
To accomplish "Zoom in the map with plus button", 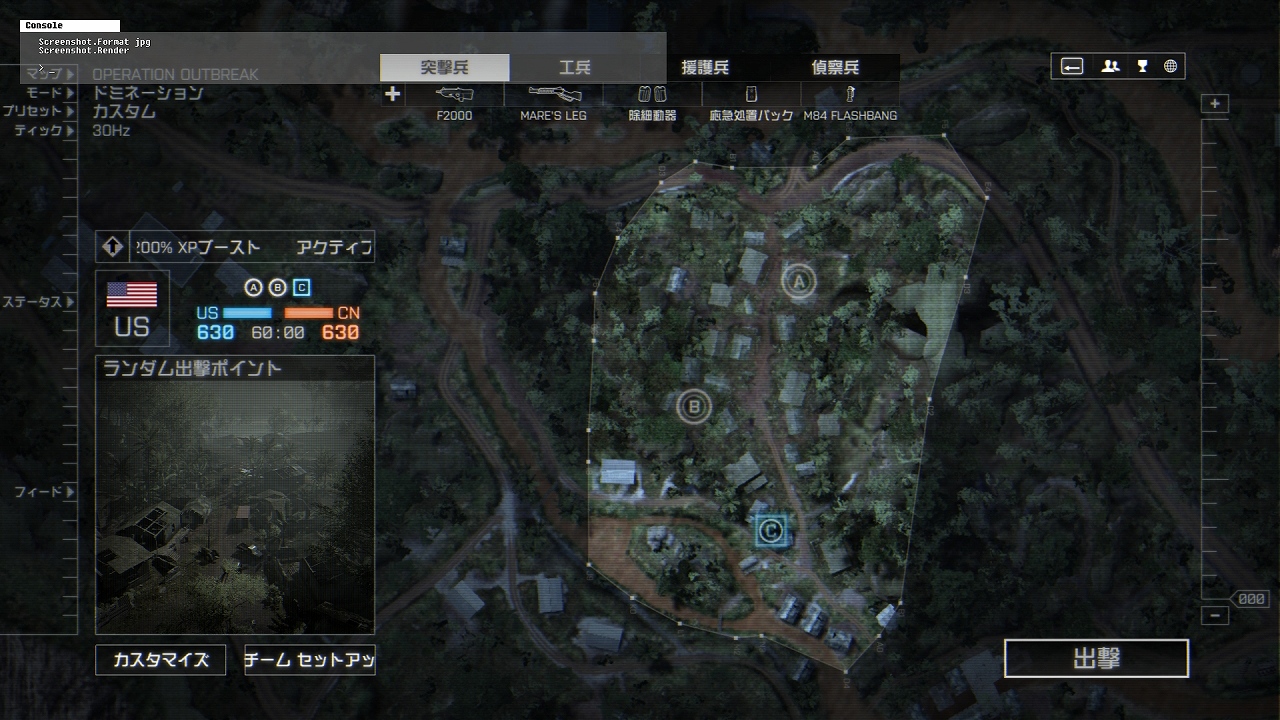I will 1215,104.
